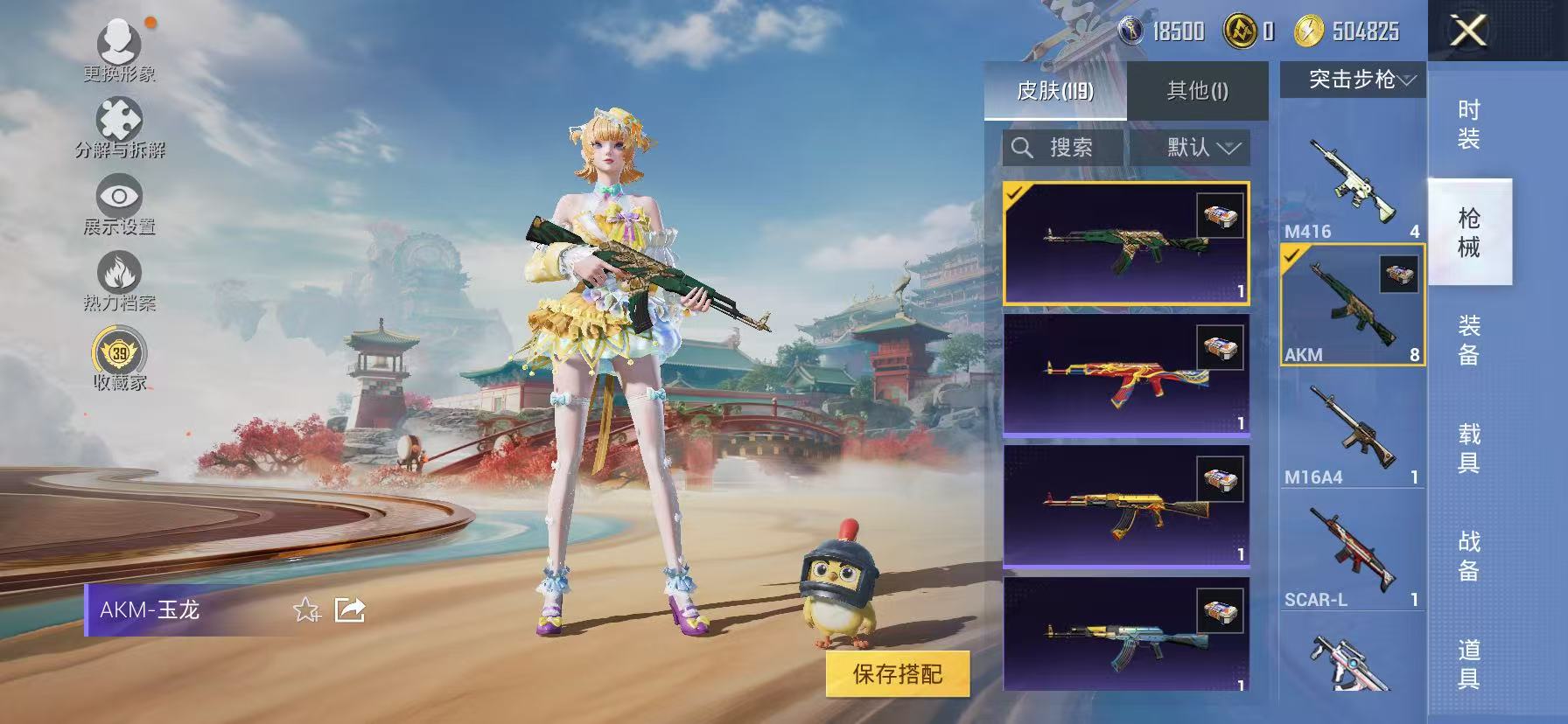This screenshot has width=1568, height=724.
Task: Open the 收藏家 collector badge
Action: click(x=120, y=354)
